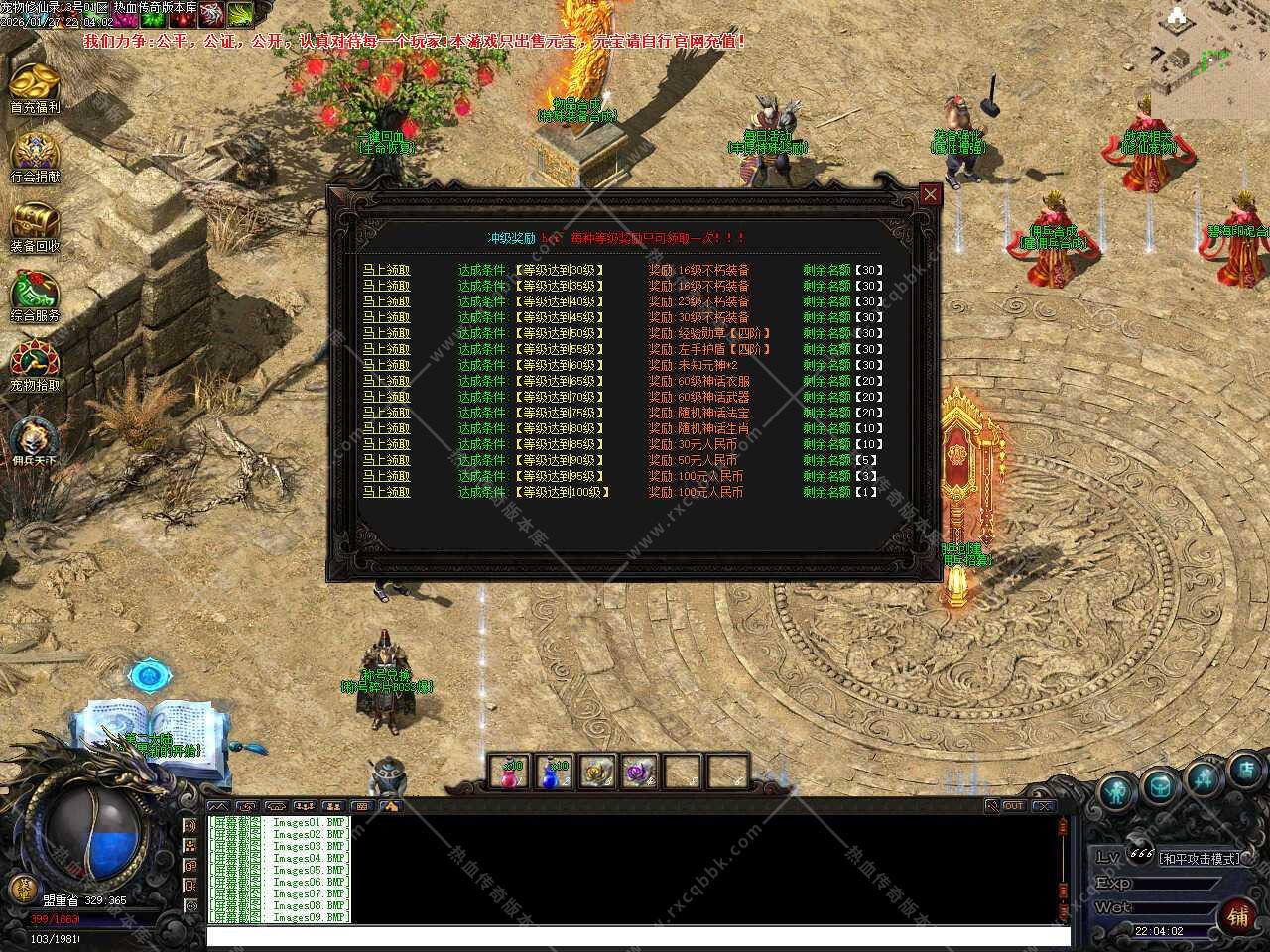The height and width of the screenshot is (952, 1270).
Task: Open the 宠物拾取 pet pickup icon
Action: tap(35, 365)
